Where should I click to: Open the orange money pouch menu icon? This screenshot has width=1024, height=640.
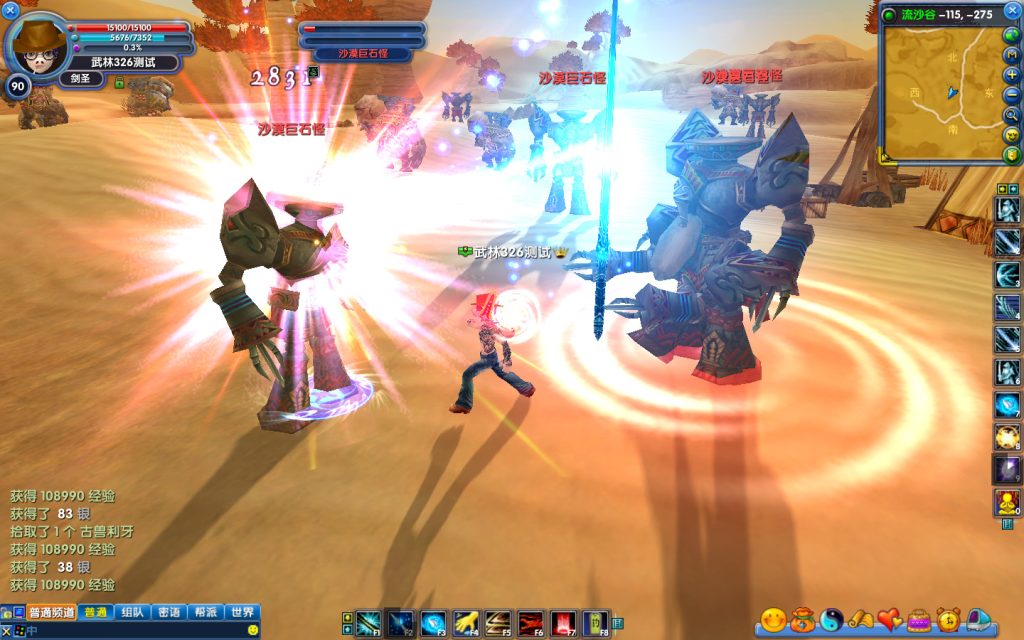point(802,620)
